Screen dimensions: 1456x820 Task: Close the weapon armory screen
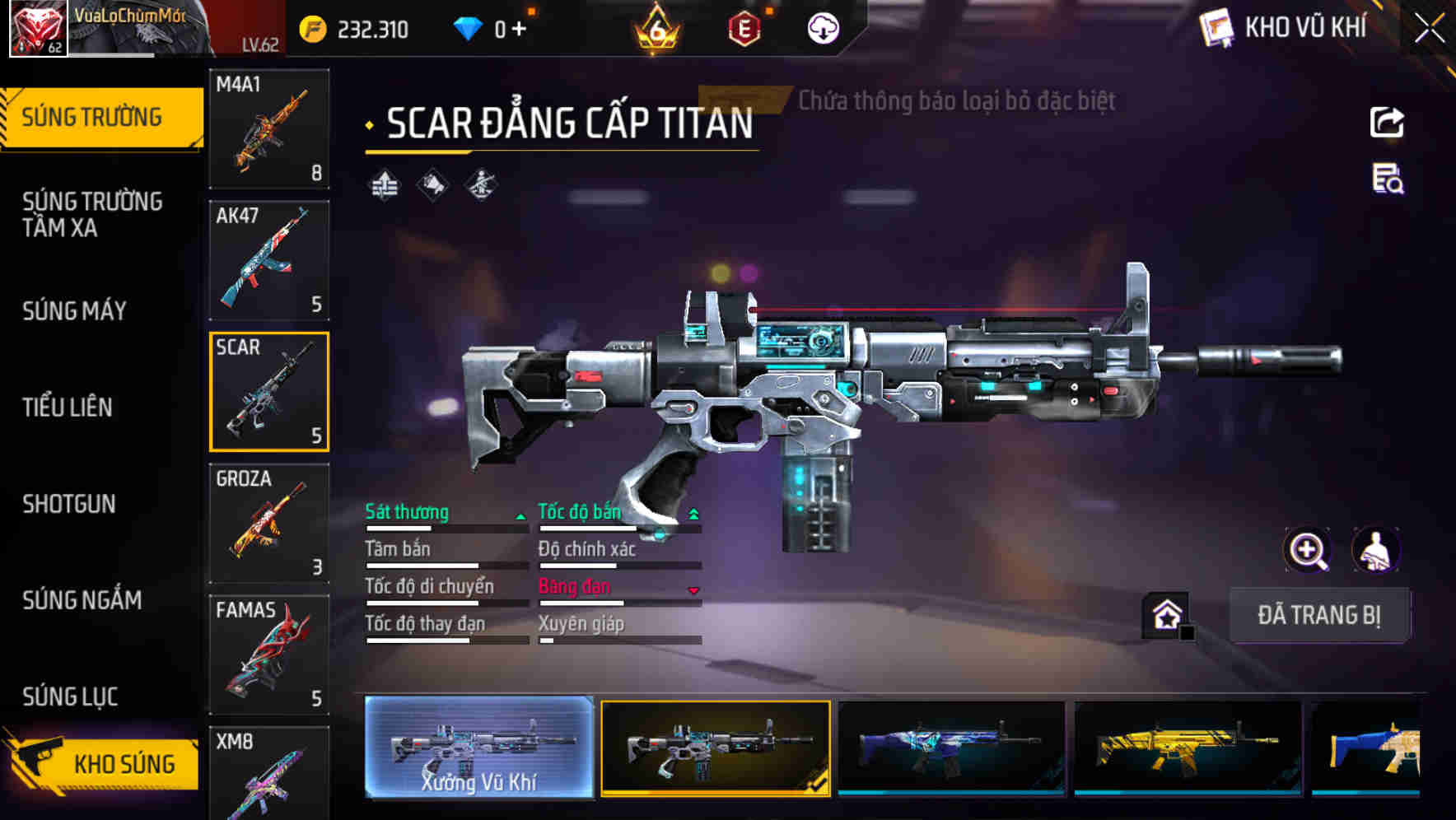[x=1429, y=29]
